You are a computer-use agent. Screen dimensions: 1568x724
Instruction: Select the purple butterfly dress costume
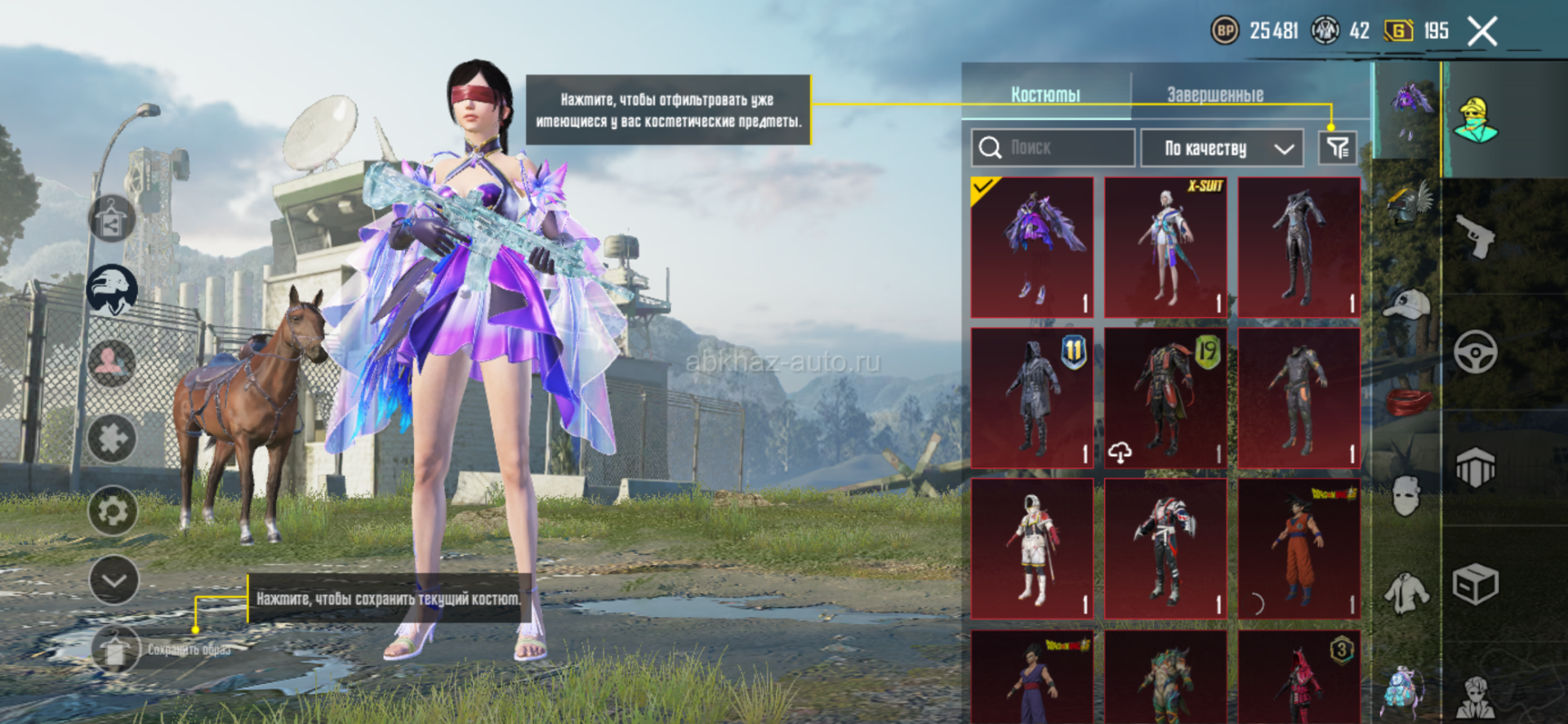[1032, 247]
